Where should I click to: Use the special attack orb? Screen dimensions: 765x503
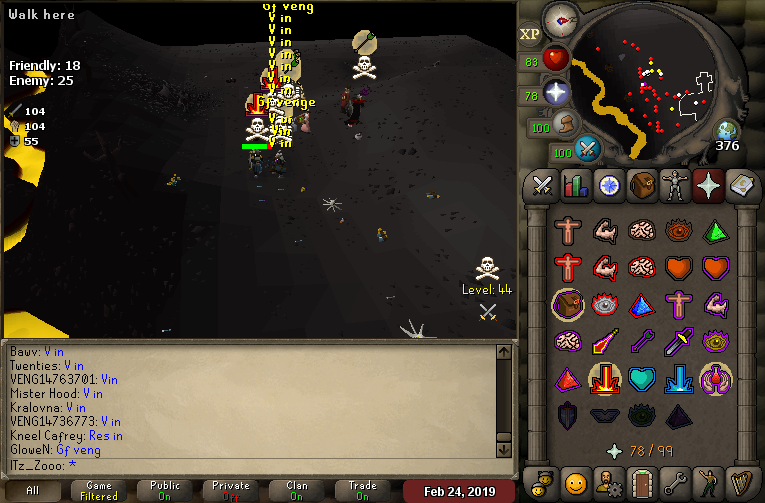[x=587, y=150]
